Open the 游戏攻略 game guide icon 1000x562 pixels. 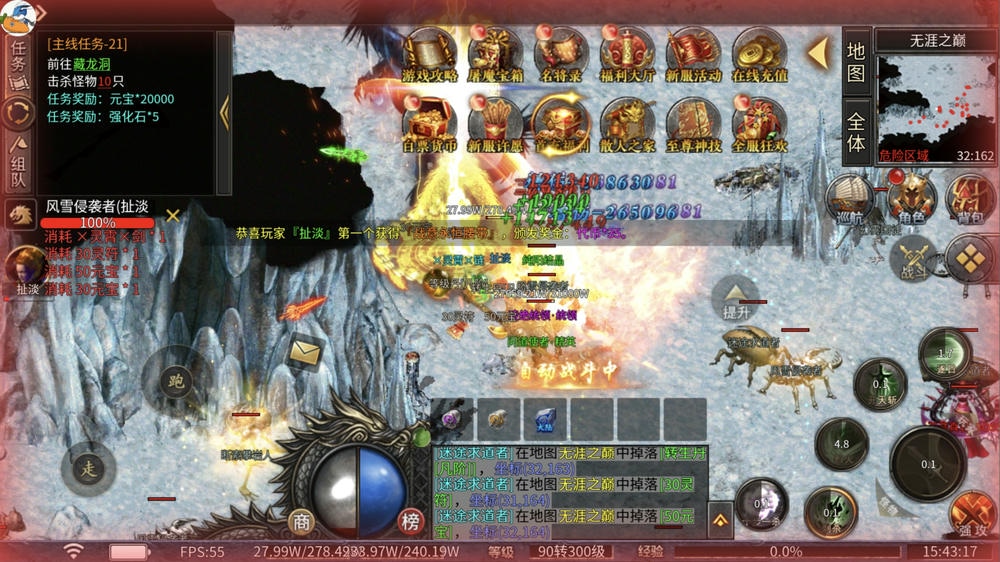[x=429, y=54]
